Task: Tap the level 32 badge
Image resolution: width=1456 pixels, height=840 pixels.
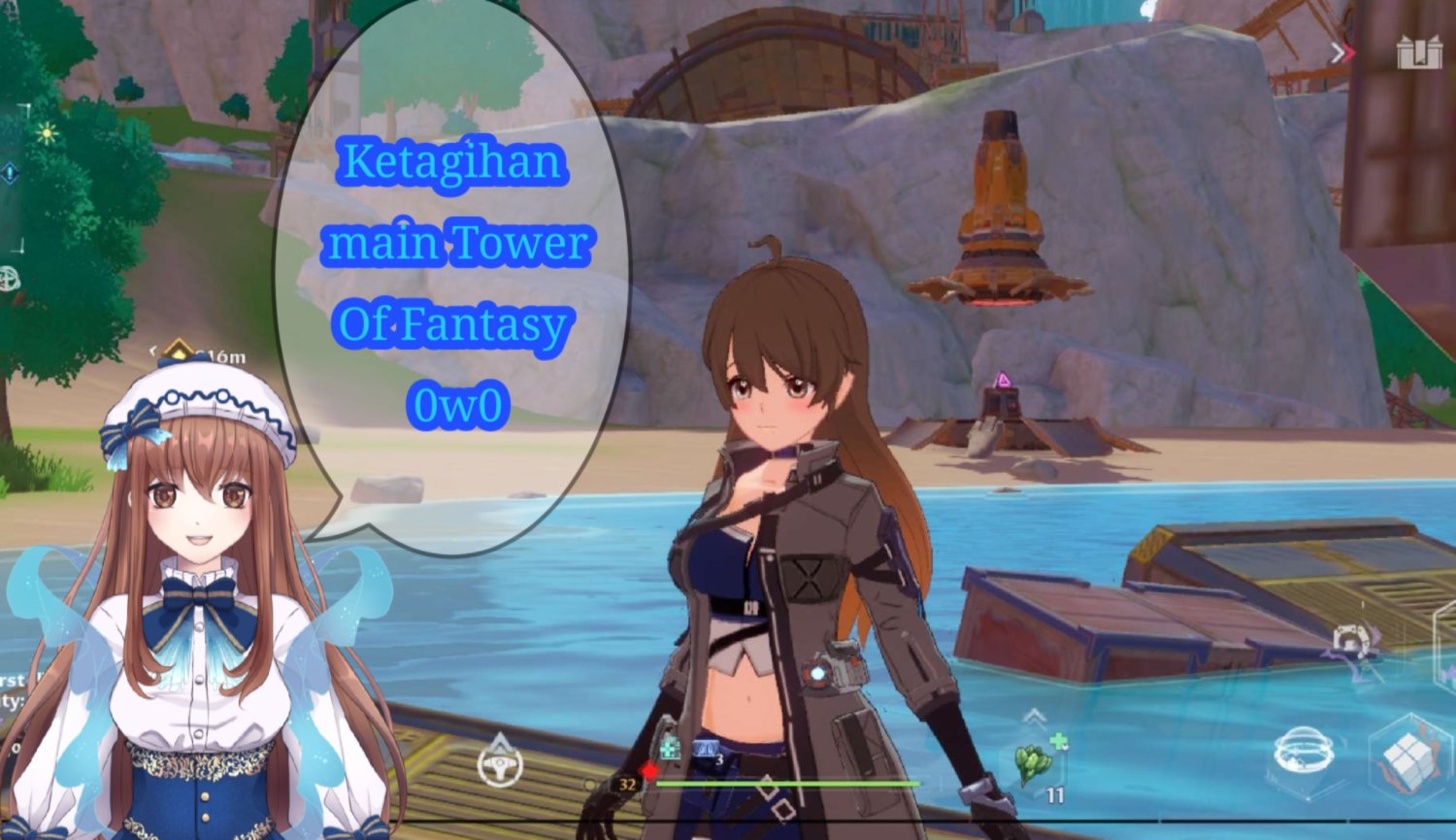Action: click(x=628, y=785)
